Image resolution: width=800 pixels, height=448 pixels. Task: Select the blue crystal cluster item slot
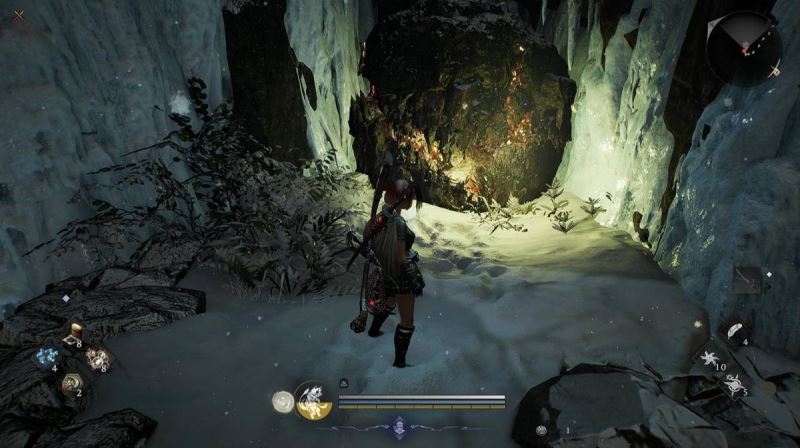click(x=47, y=357)
